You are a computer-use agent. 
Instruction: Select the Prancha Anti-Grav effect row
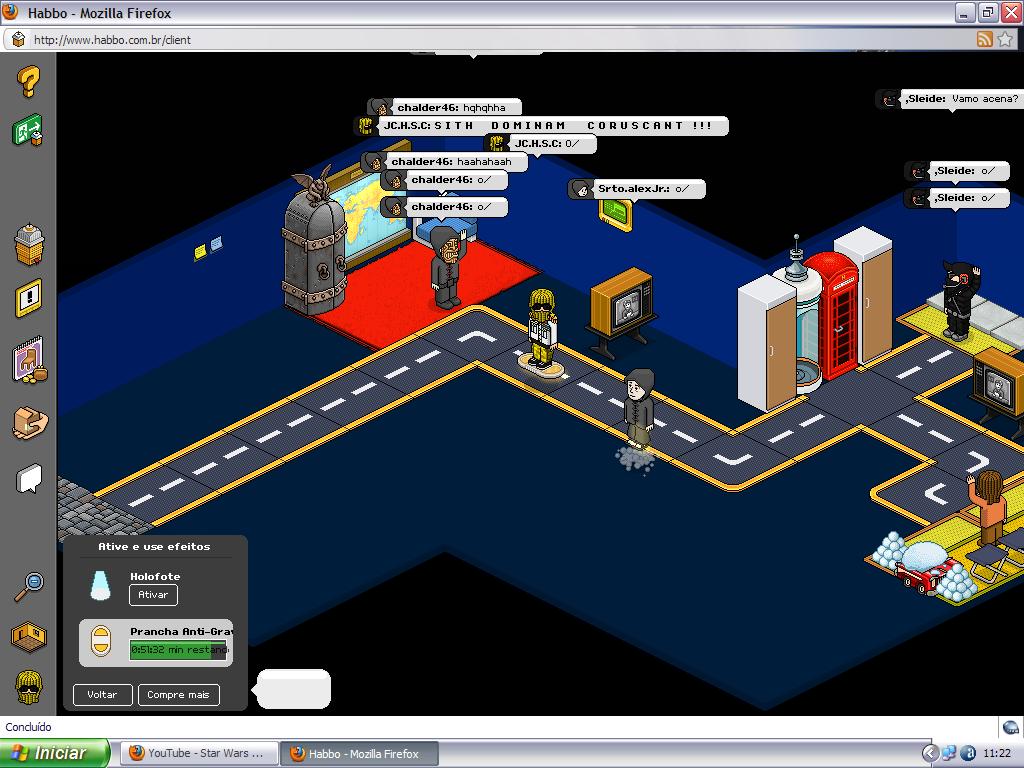[x=156, y=642]
